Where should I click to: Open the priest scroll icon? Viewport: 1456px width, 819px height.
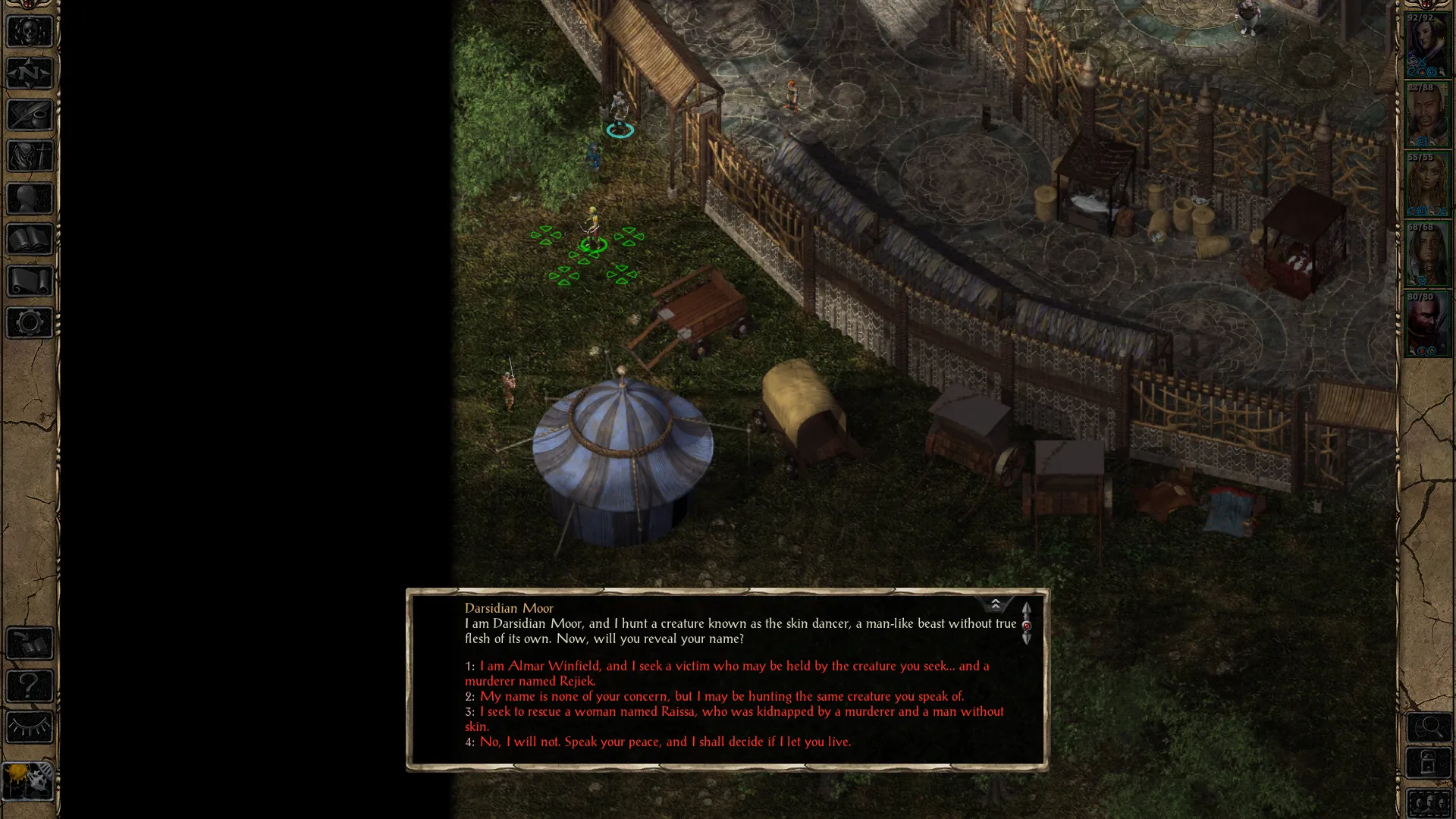click(30, 281)
